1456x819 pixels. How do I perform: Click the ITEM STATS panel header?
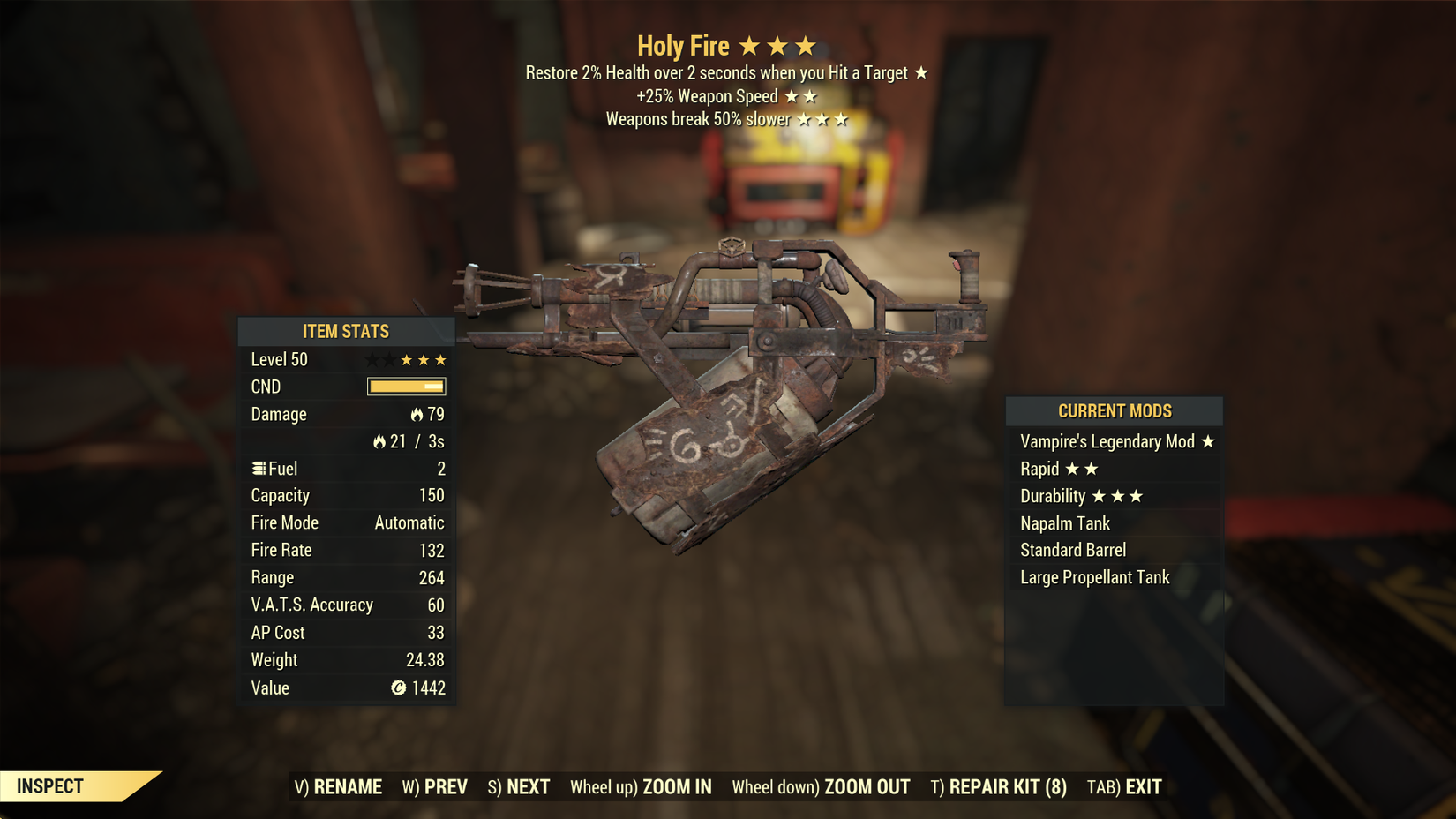click(x=345, y=331)
